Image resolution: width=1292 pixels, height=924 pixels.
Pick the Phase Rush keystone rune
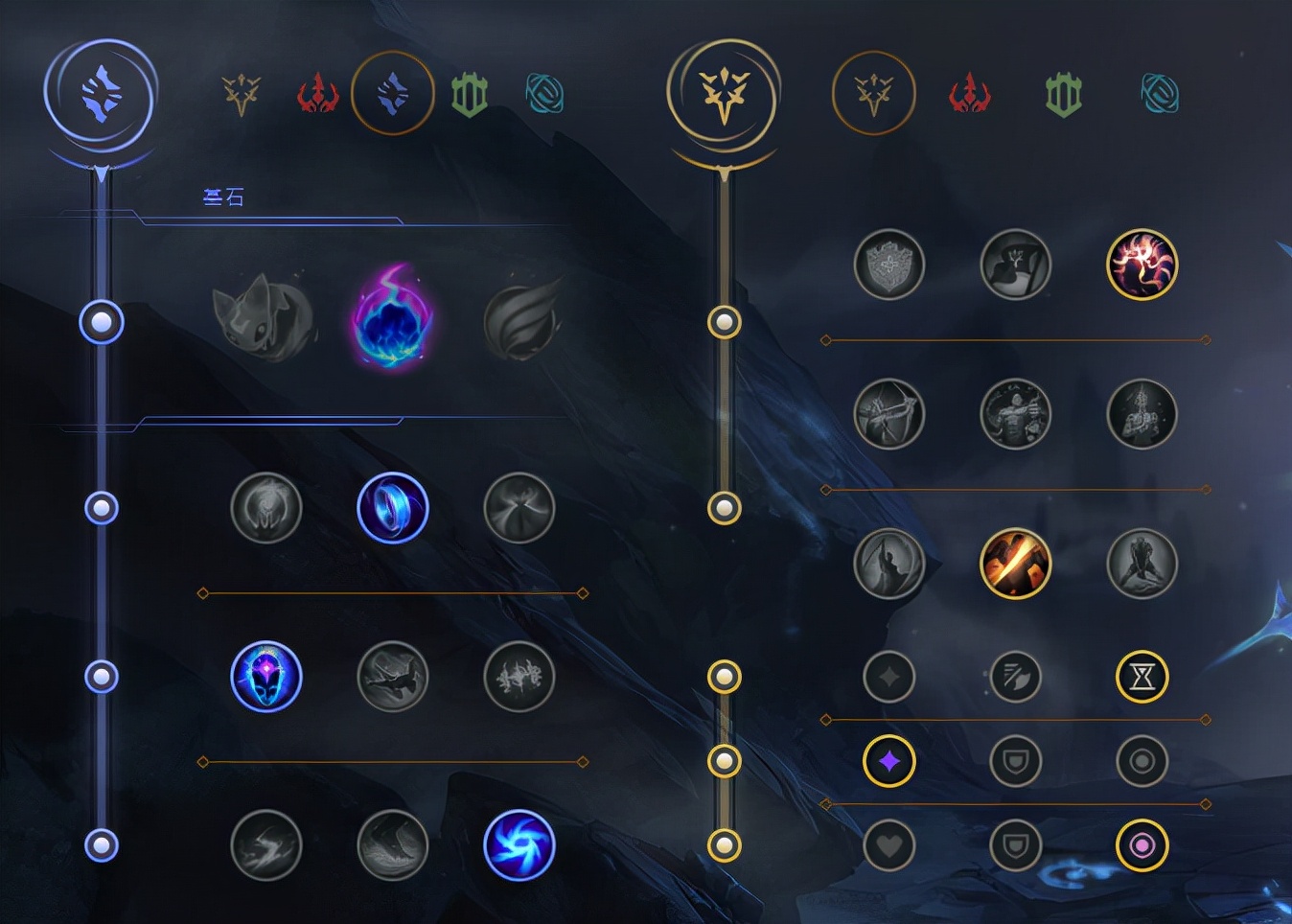click(x=521, y=318)
